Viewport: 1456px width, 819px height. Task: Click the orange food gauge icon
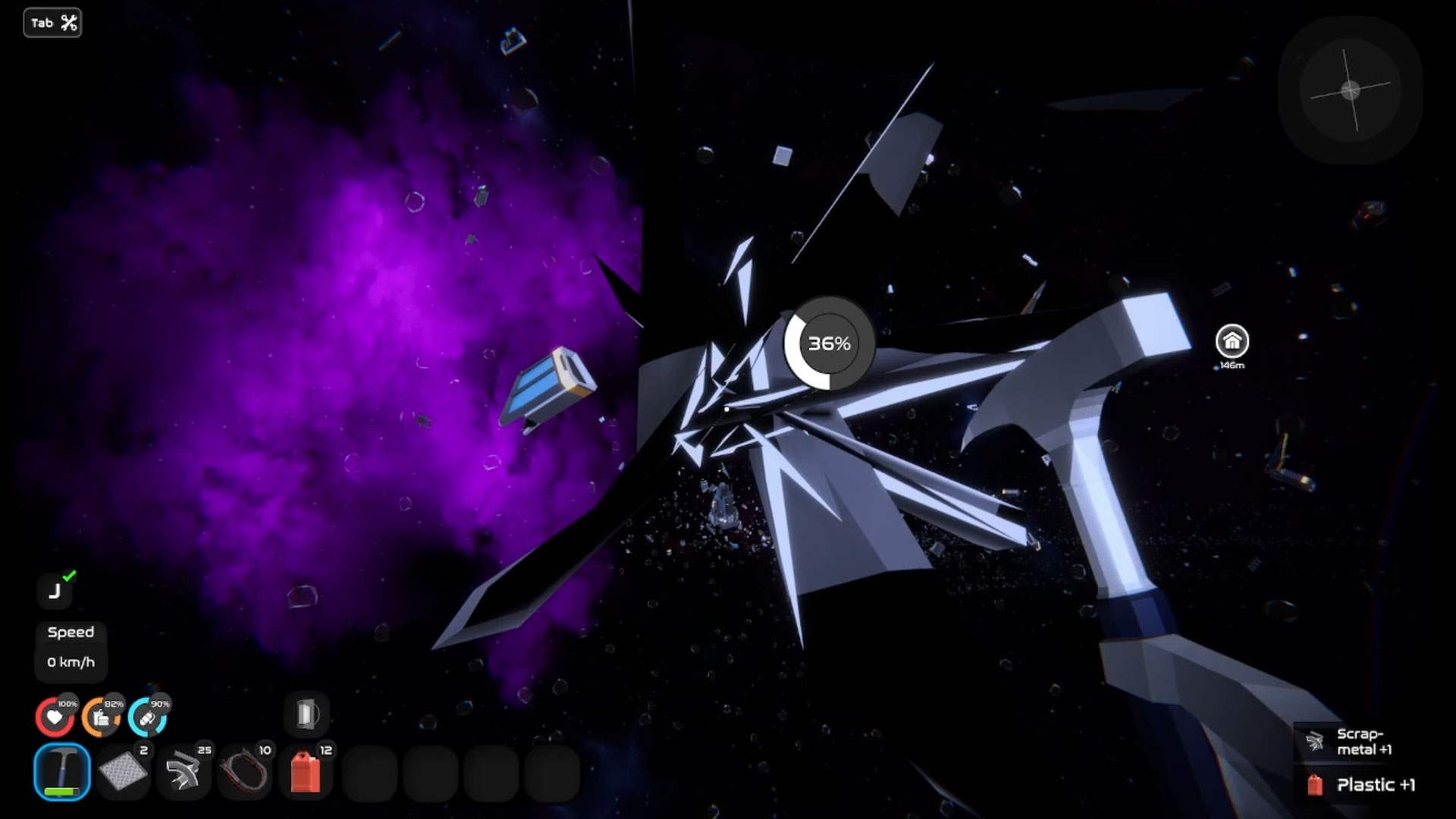(101, 717)
